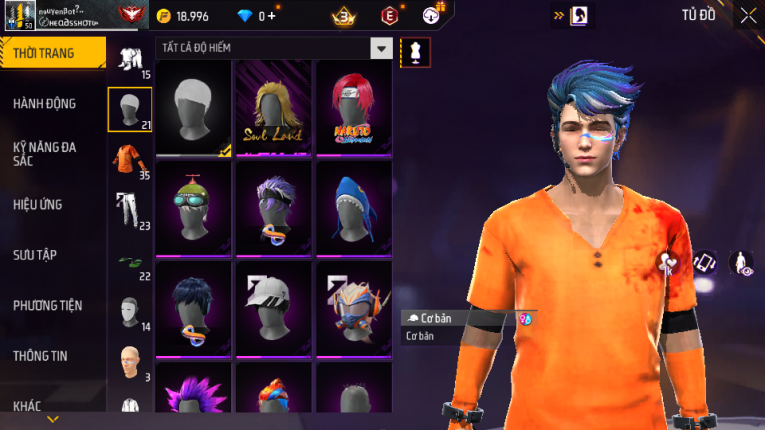
Task: Expand the TẤT CẢ ĐỘ HIẾM rarity dropdown
Action: 381,48
